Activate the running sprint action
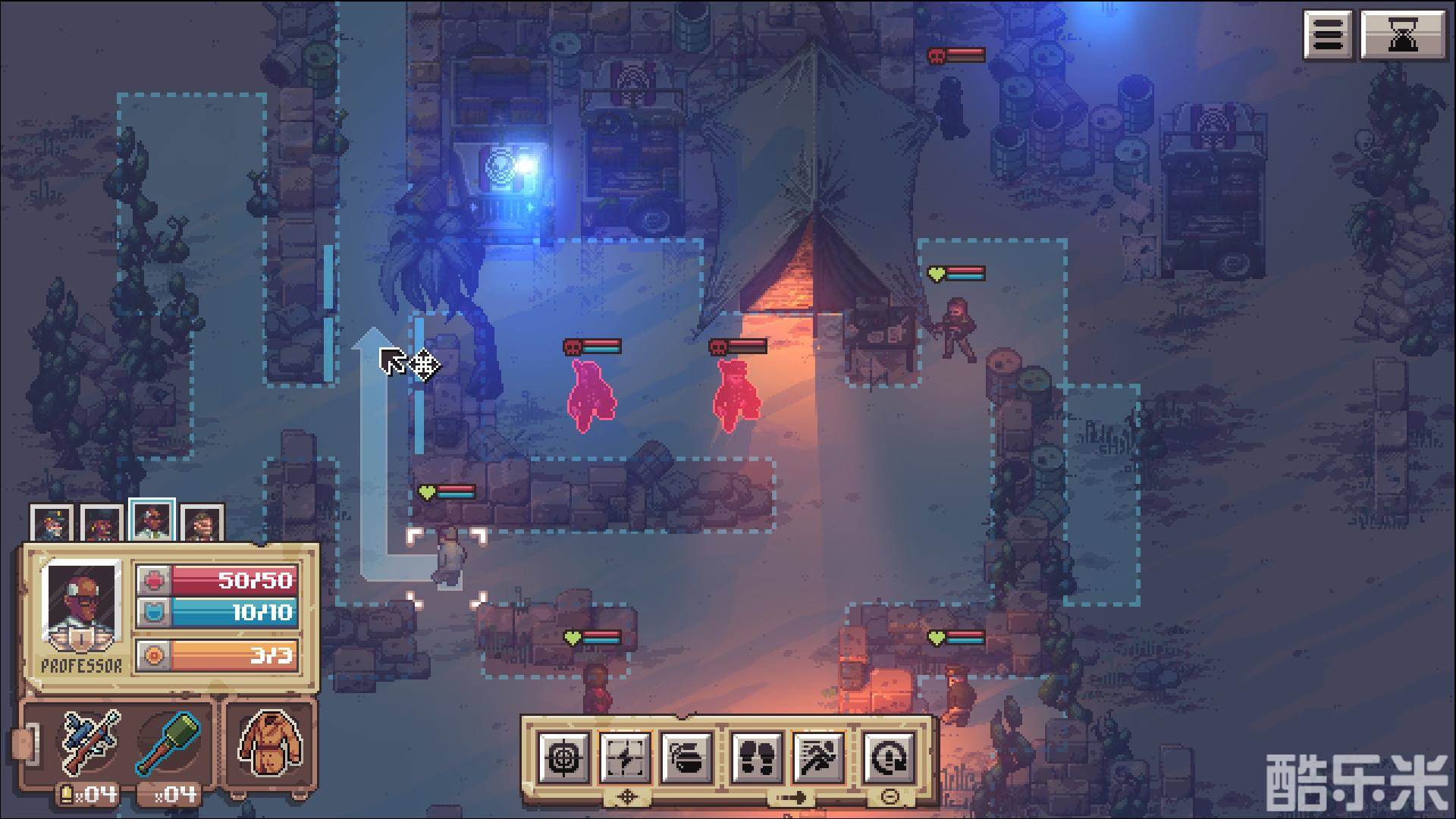 [818, 757]
